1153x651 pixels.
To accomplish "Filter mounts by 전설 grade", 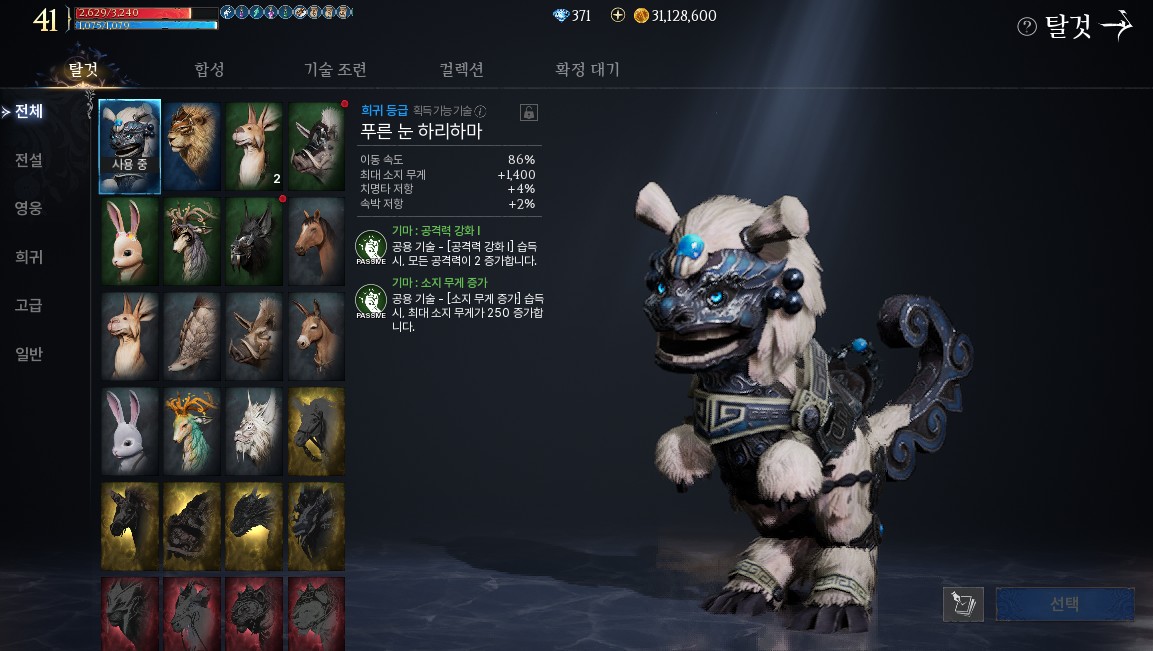I will (28, 159).
